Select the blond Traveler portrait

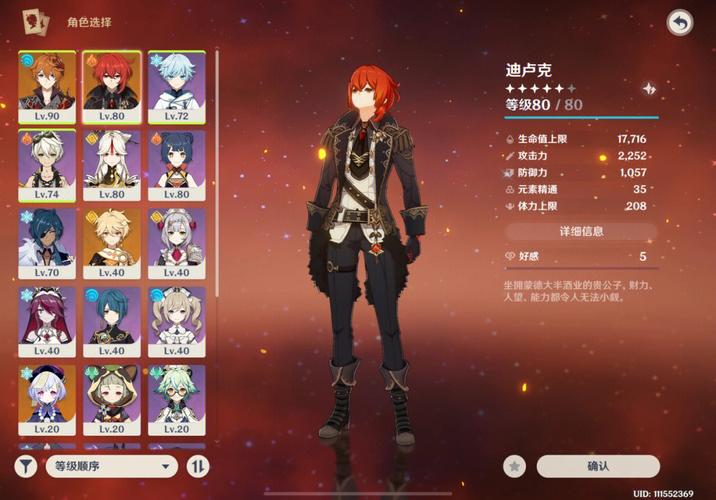(x=111, y=241)
